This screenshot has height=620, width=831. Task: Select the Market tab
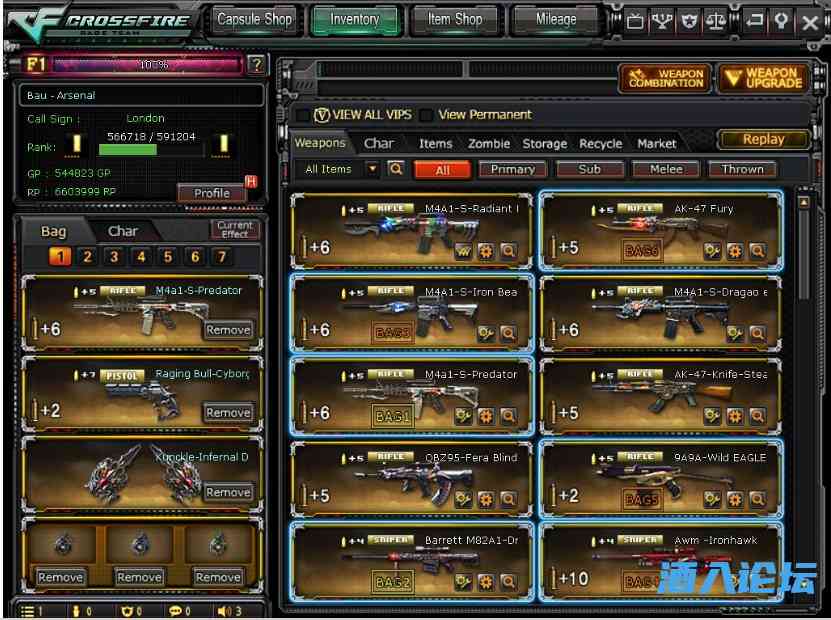pyautogui.click(x=656, y=144)
